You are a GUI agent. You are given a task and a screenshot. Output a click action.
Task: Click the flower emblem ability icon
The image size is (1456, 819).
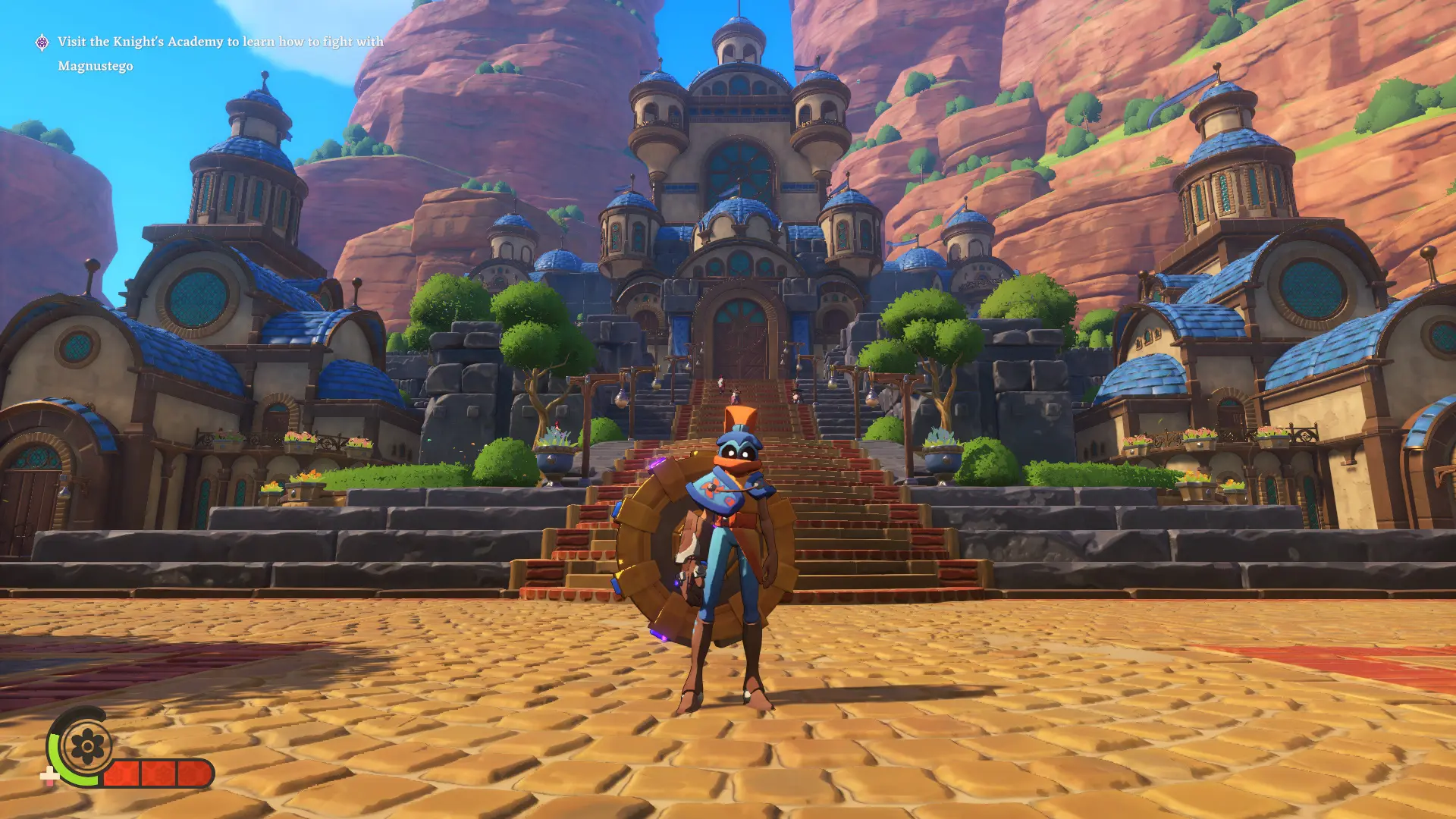click(86, 748)
